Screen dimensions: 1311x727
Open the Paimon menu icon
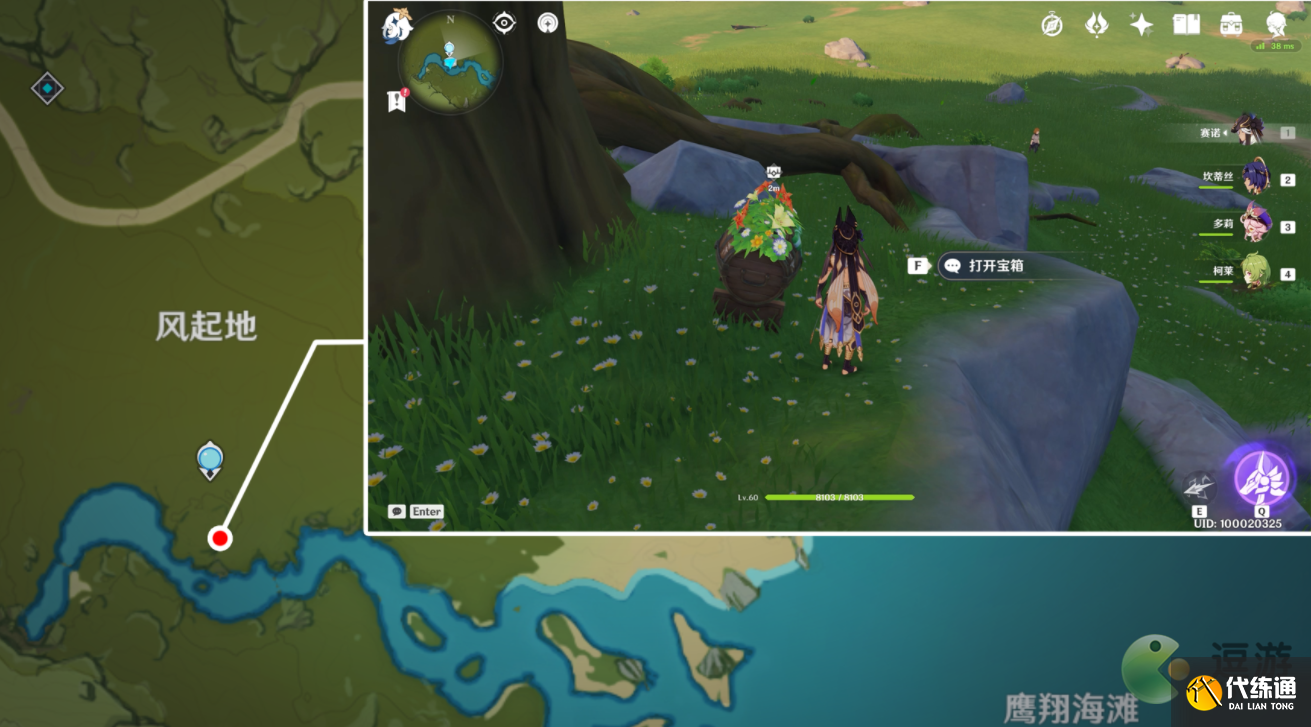pos(397,26)
